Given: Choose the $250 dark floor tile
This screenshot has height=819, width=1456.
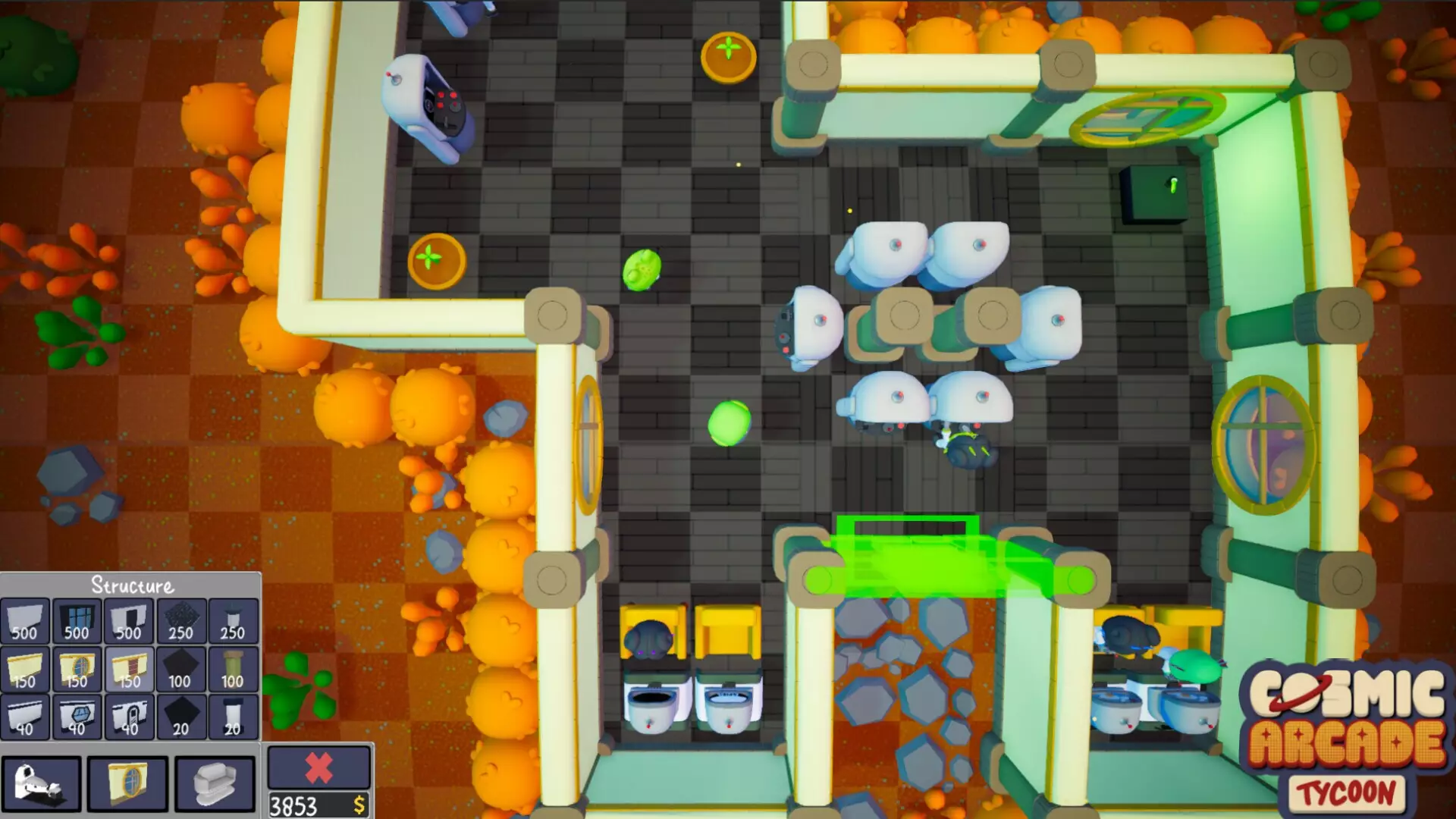Looking at the screenshot, I should click(x=180, y=620).
